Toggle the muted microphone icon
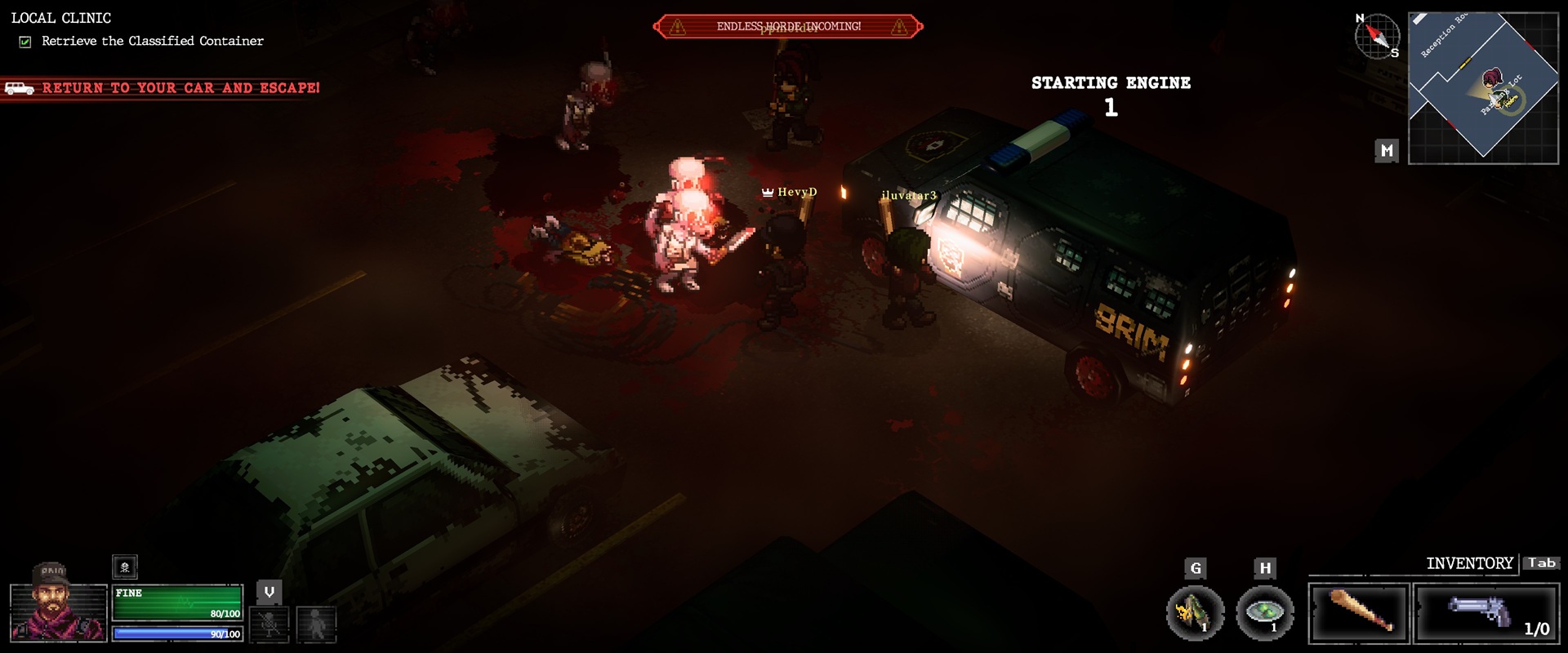Screen dimensions: 1568x653 [269, 624]
